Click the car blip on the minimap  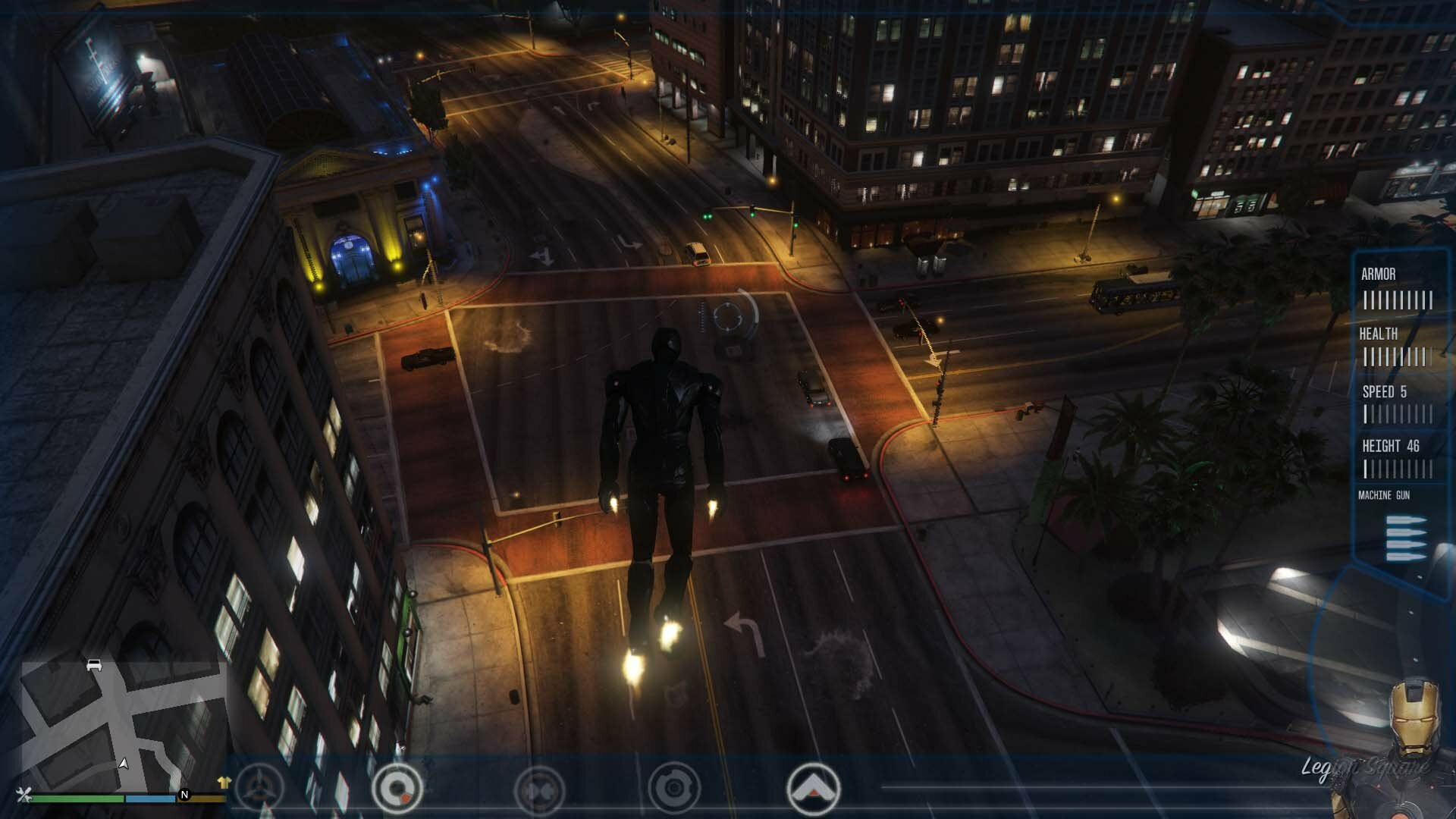click(x=94, y=665)
